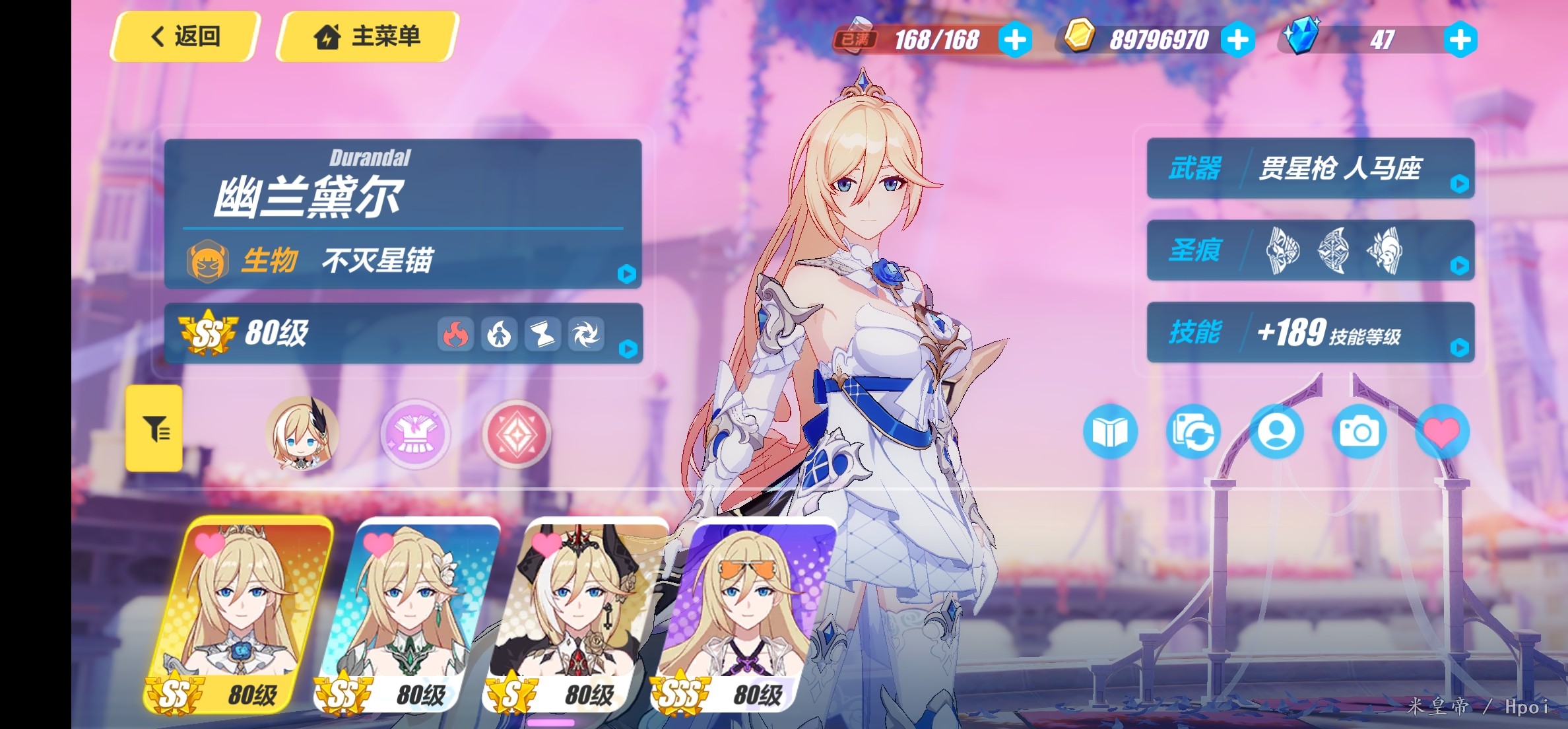Select the SSS Durandal with orange sunglasses

click(744, 614)
